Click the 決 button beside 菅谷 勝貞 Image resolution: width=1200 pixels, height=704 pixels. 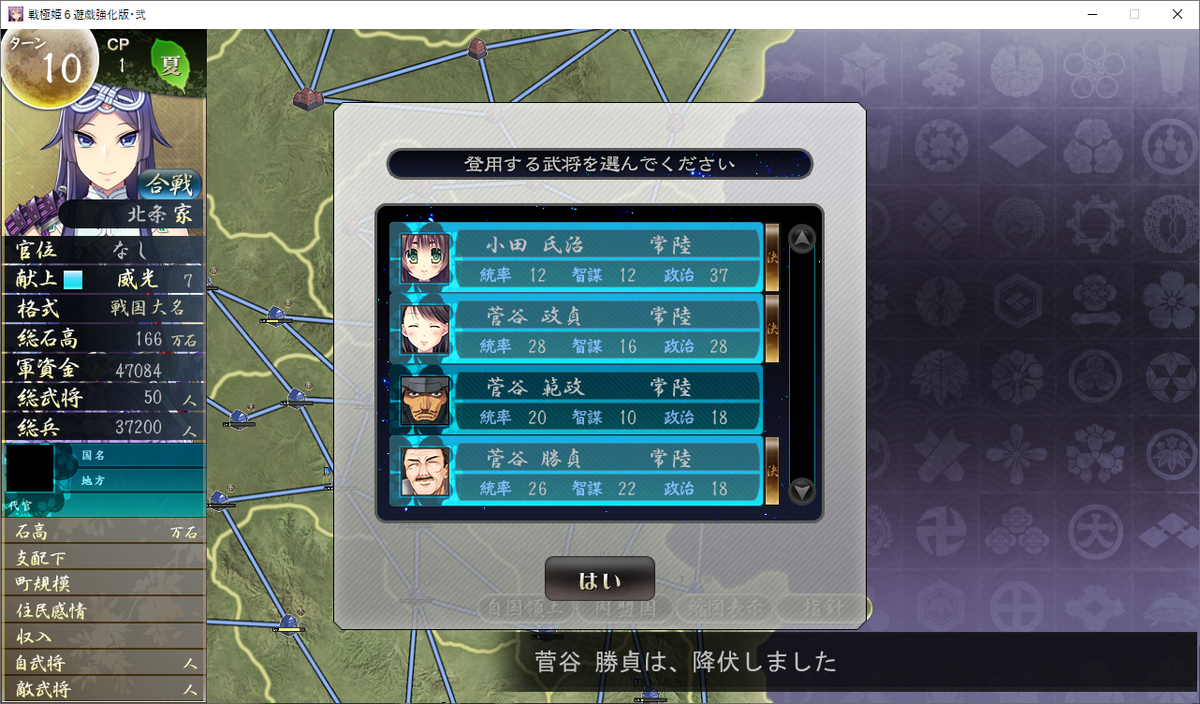click(772, 470)
